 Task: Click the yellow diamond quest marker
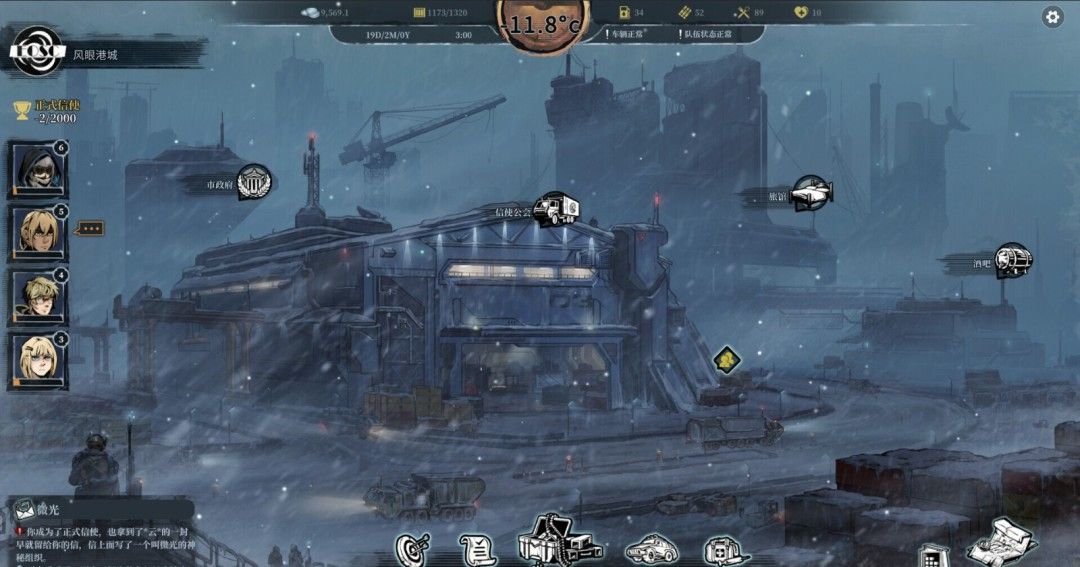728,359
